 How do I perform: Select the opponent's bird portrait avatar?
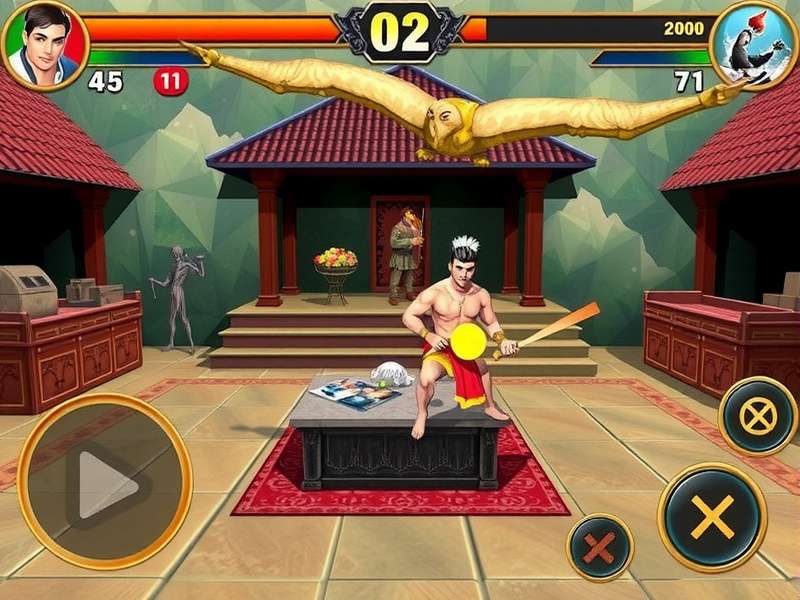point(754,44)
